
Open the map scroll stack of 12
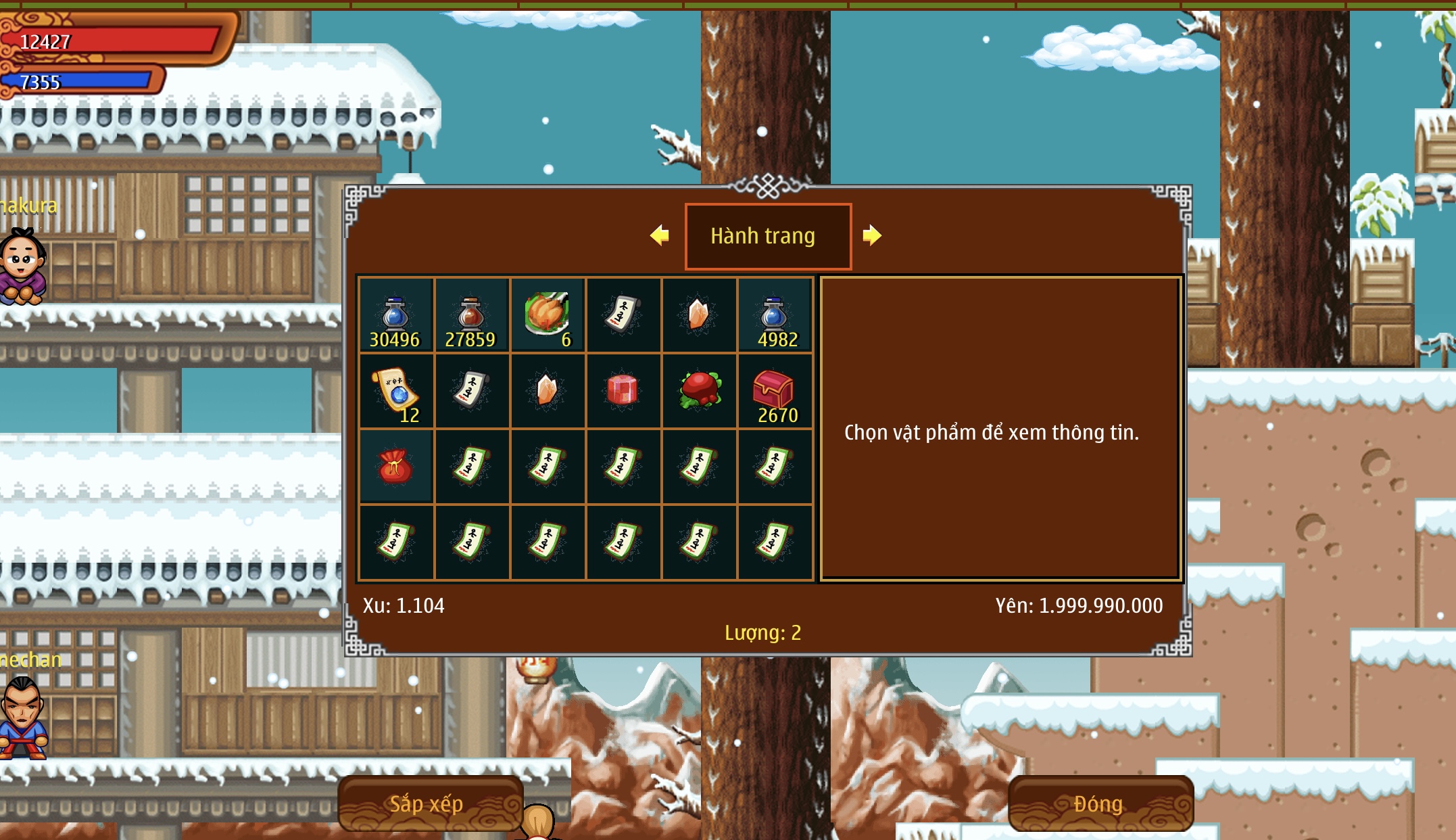click(395, 391)
